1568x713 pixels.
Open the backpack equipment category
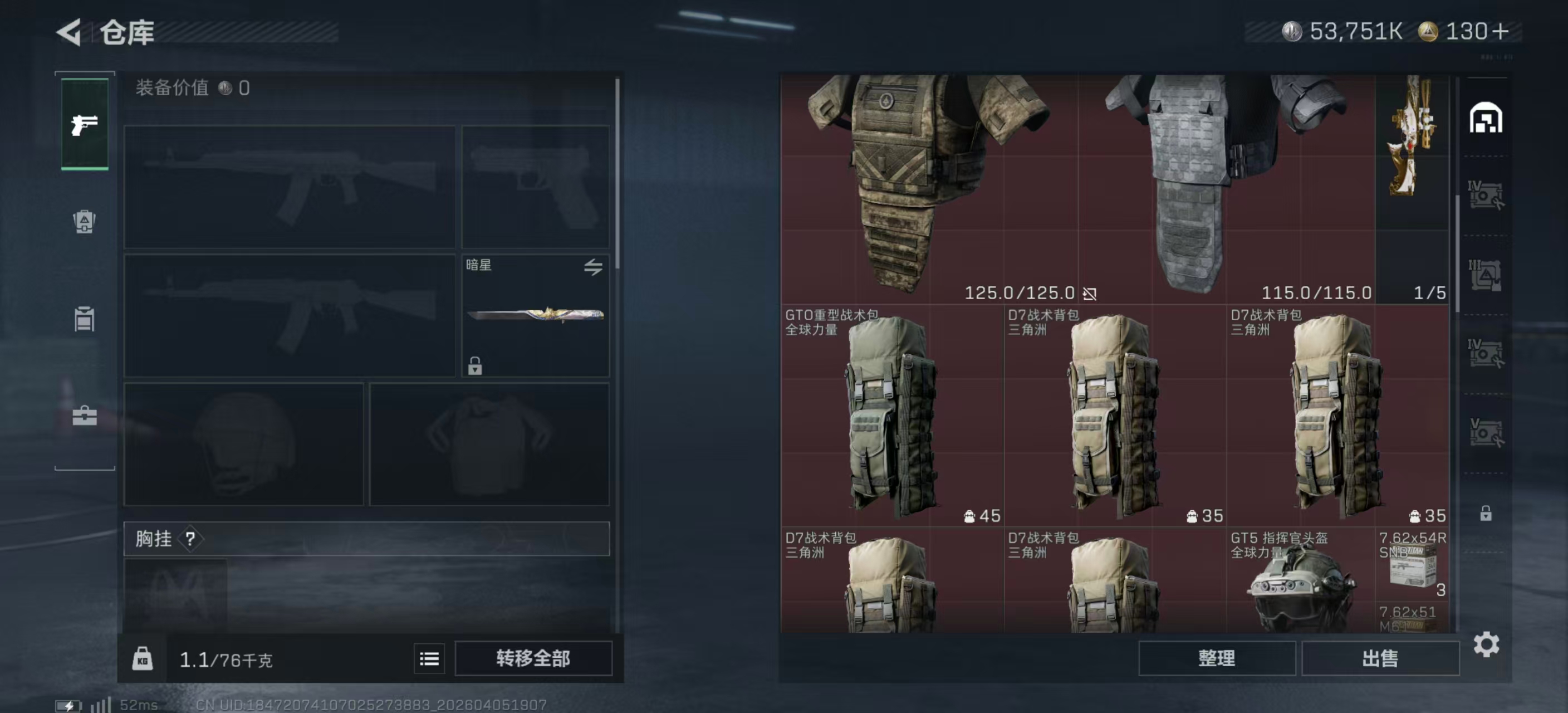pyautogui.click(x=84, y=223)
